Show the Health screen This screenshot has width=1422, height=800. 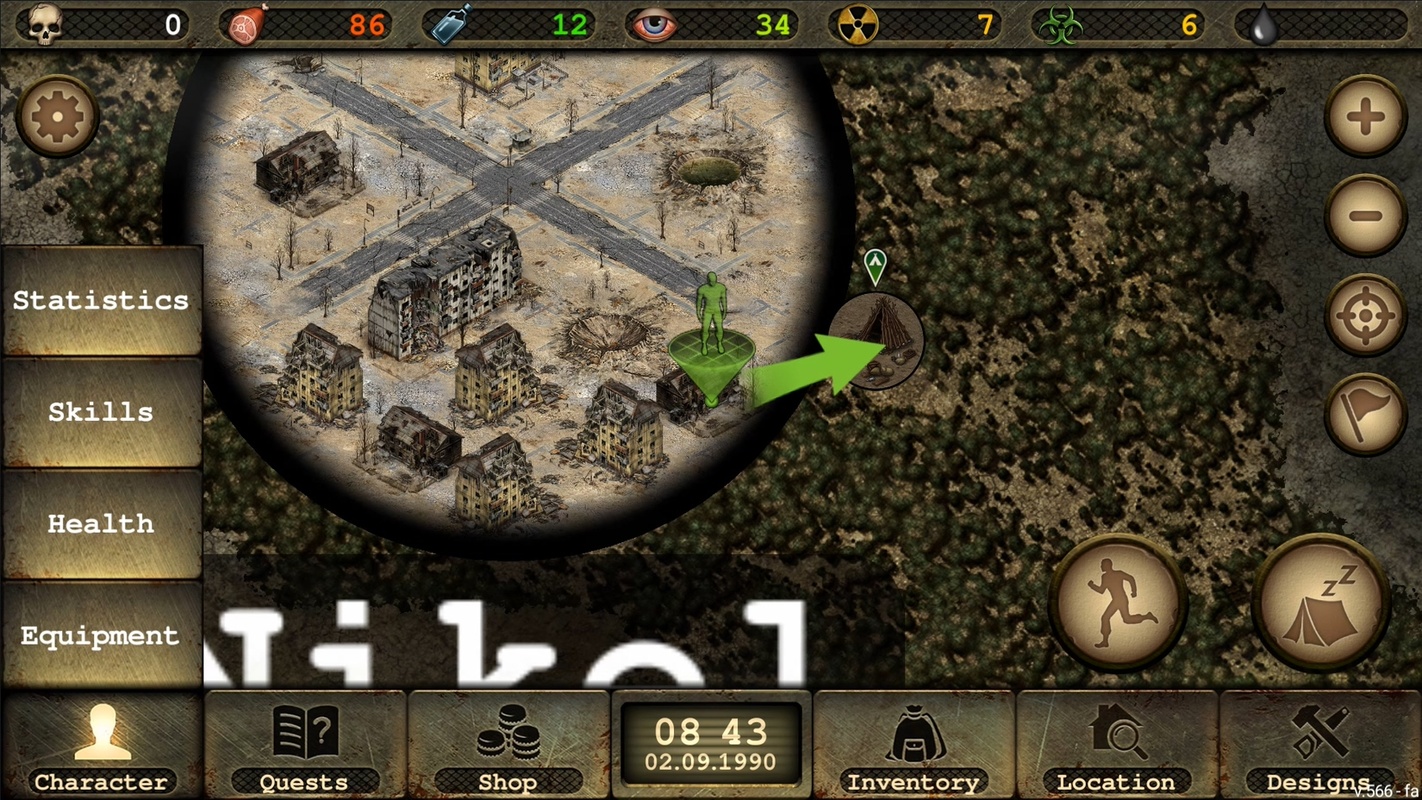(101, 524)
